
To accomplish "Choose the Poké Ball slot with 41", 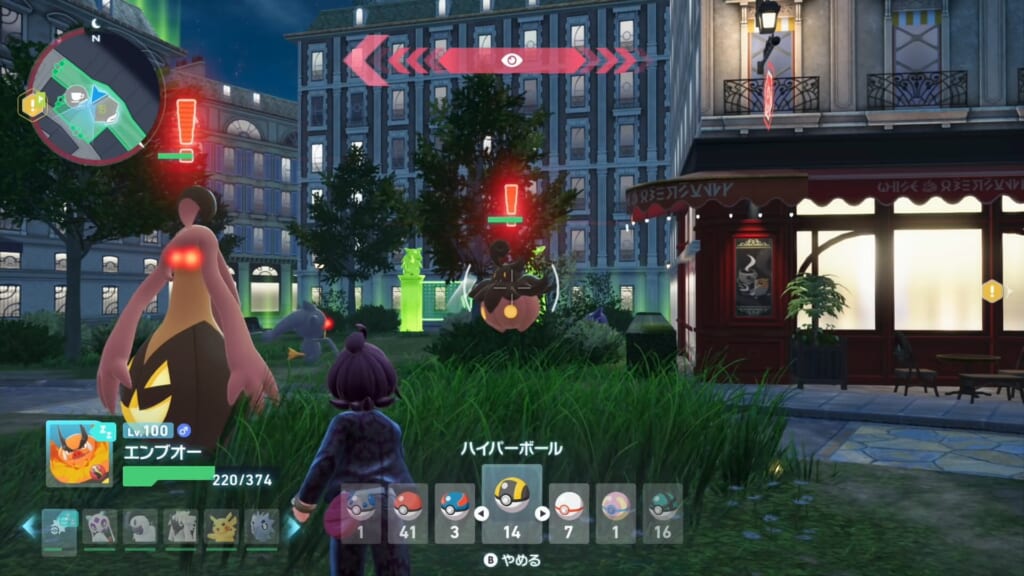I will pyautogui.click(x=407, y=512).
